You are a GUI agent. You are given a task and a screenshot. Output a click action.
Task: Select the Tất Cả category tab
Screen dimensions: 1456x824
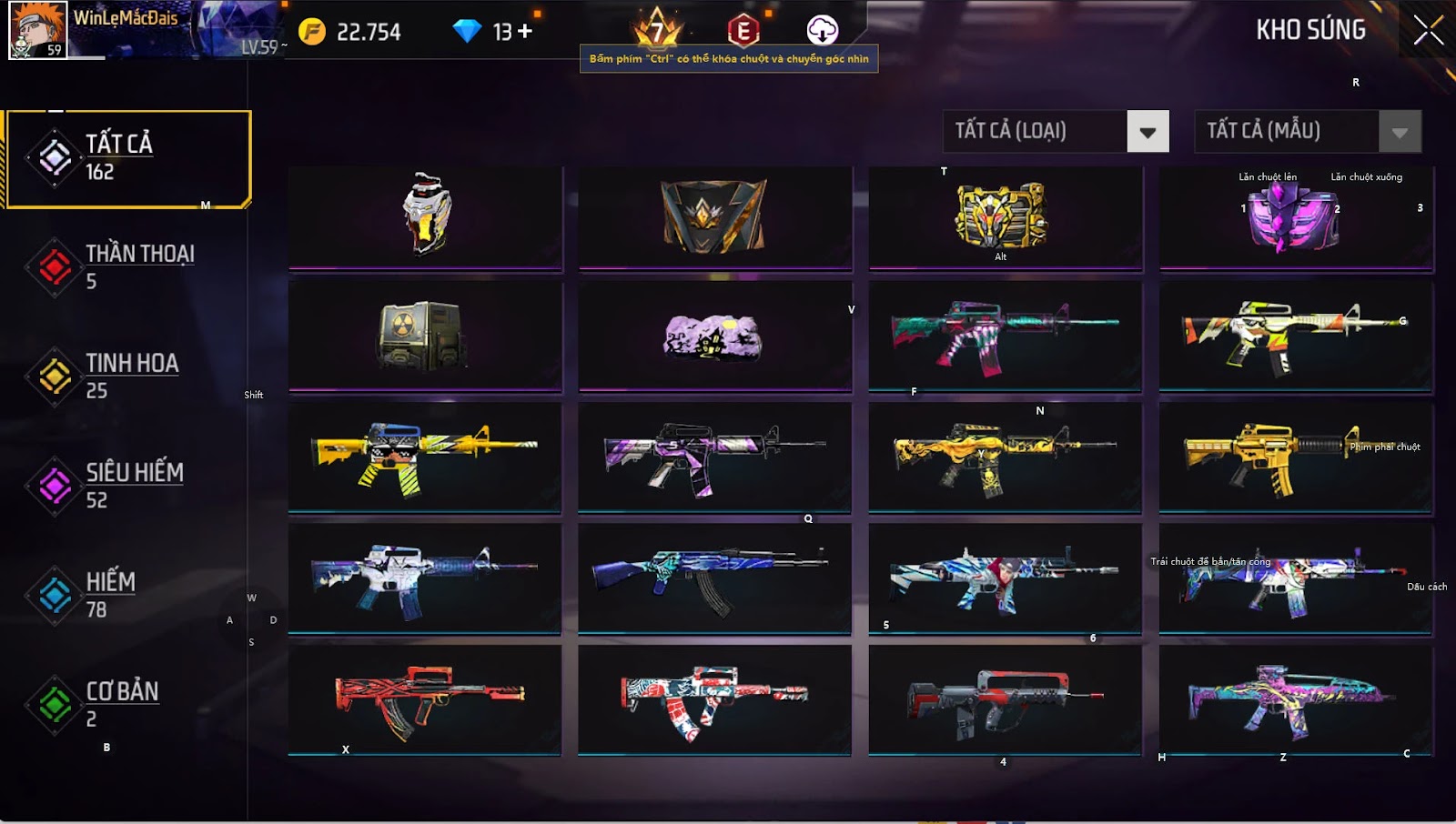(x=127, y=159)
